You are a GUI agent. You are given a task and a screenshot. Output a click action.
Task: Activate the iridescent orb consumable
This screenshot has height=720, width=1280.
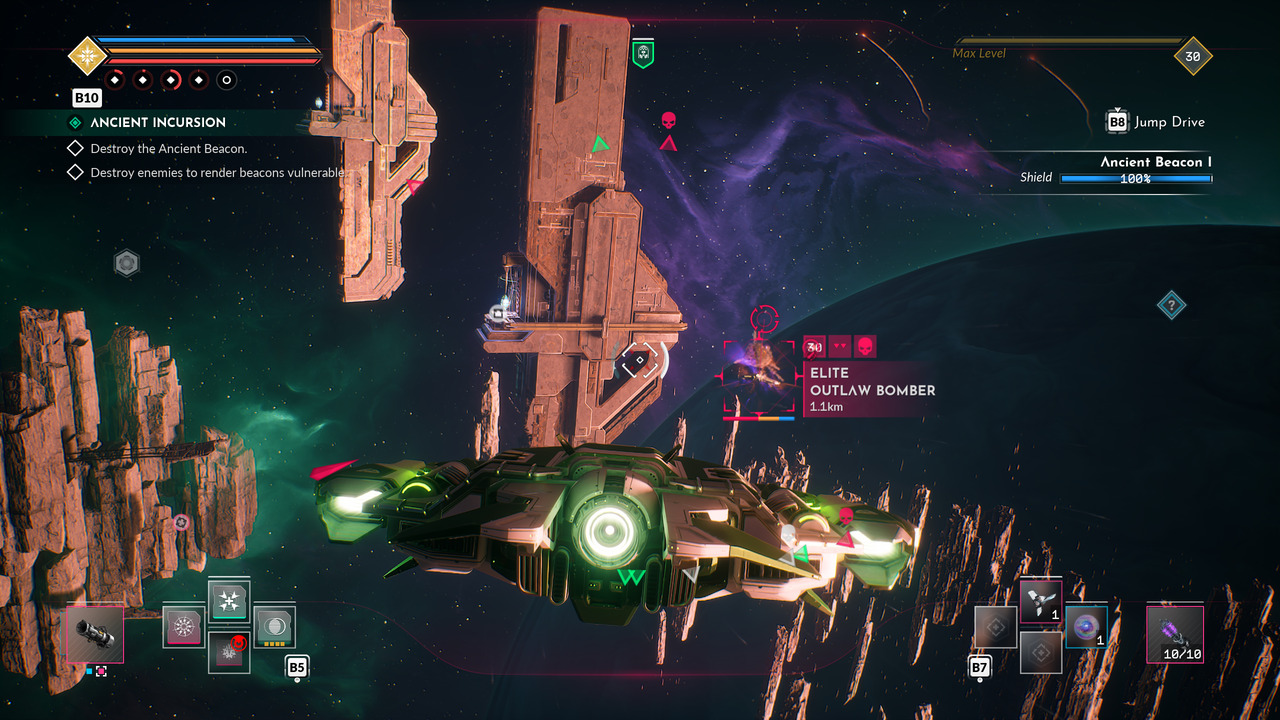coord(1086,627)
